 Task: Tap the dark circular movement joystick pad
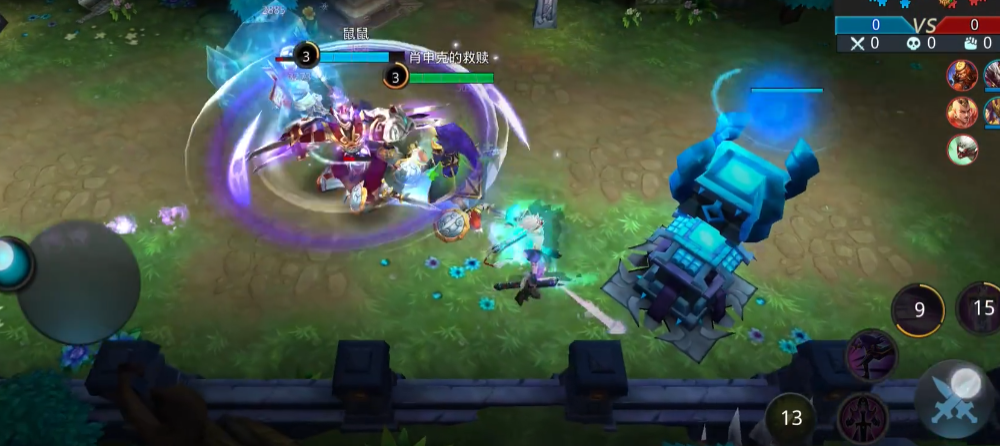point(78,282)
